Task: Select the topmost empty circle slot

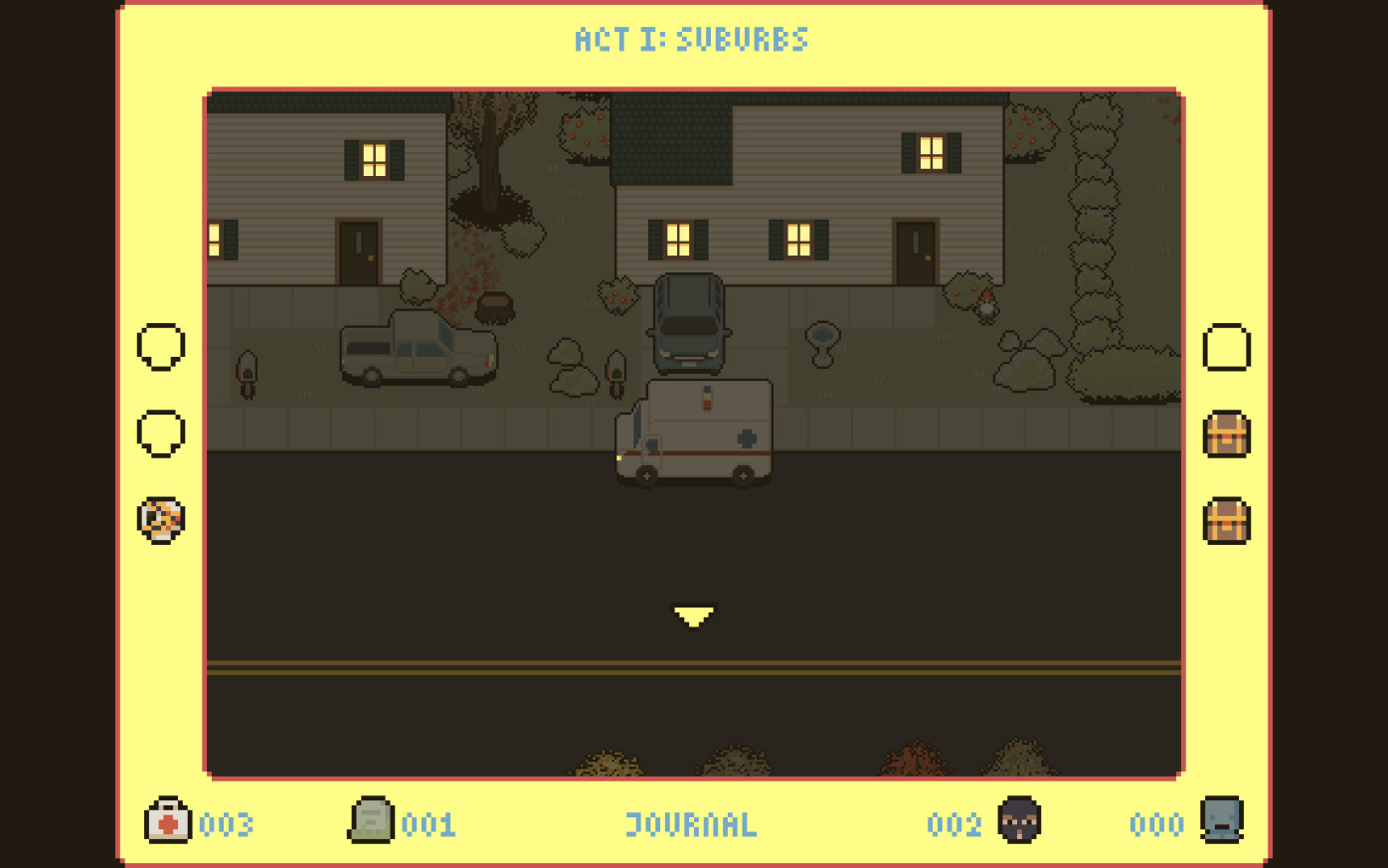Action: point(159,347)
